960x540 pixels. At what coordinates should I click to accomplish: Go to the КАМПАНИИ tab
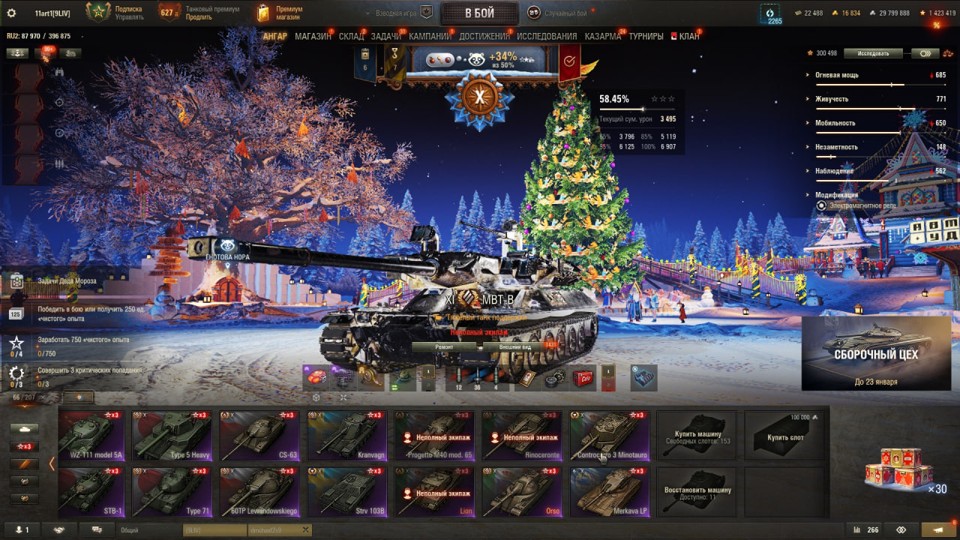click(430, 37)
